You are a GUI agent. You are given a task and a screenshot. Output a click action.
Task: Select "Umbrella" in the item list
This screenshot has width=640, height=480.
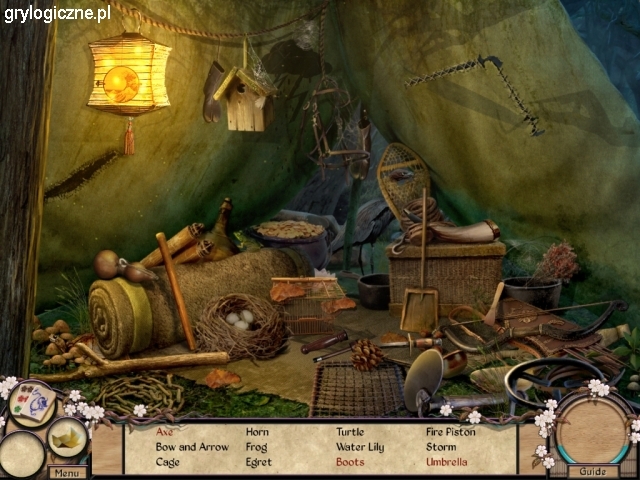[x=446, y=462]
